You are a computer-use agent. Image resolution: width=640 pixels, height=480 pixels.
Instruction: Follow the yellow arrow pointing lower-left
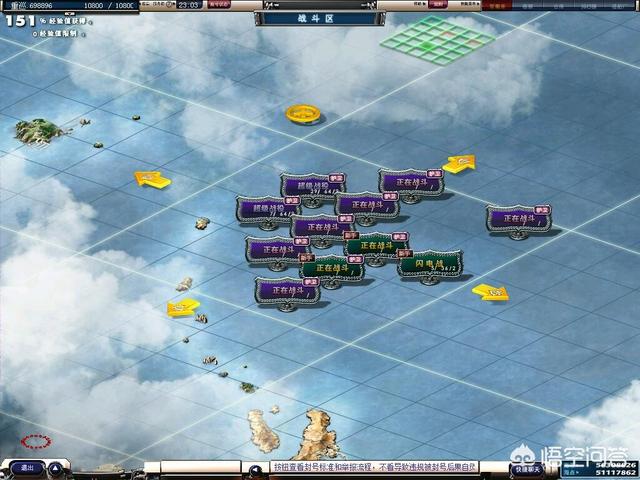click(x=183, y=308)
